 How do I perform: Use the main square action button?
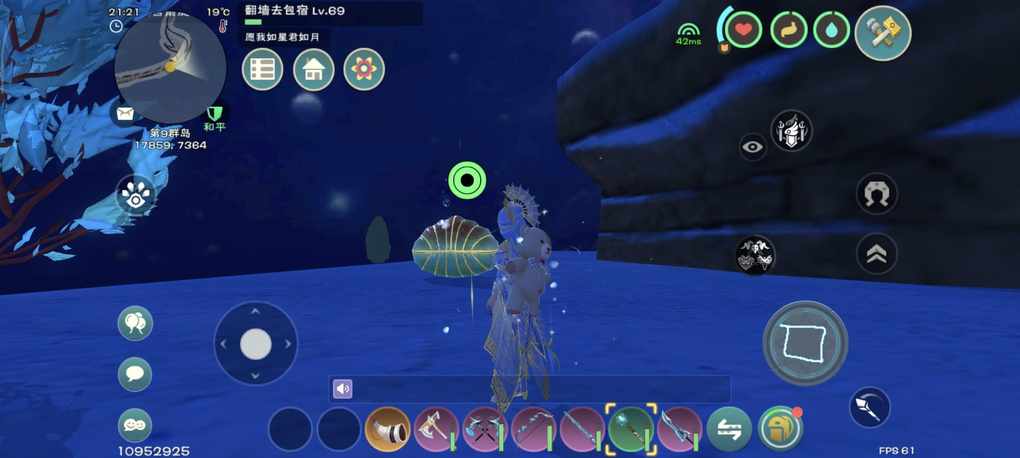(x=805, y=343)
